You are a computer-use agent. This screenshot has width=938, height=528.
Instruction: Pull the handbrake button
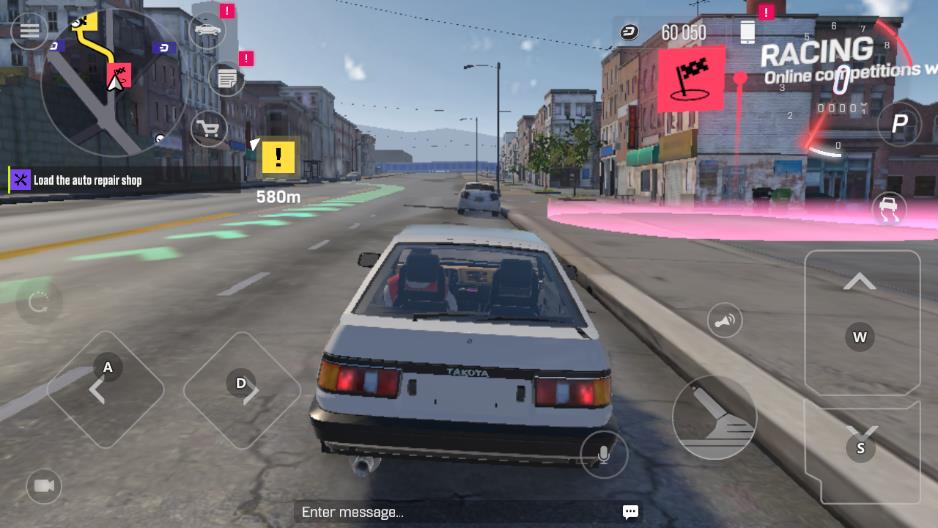714,417
